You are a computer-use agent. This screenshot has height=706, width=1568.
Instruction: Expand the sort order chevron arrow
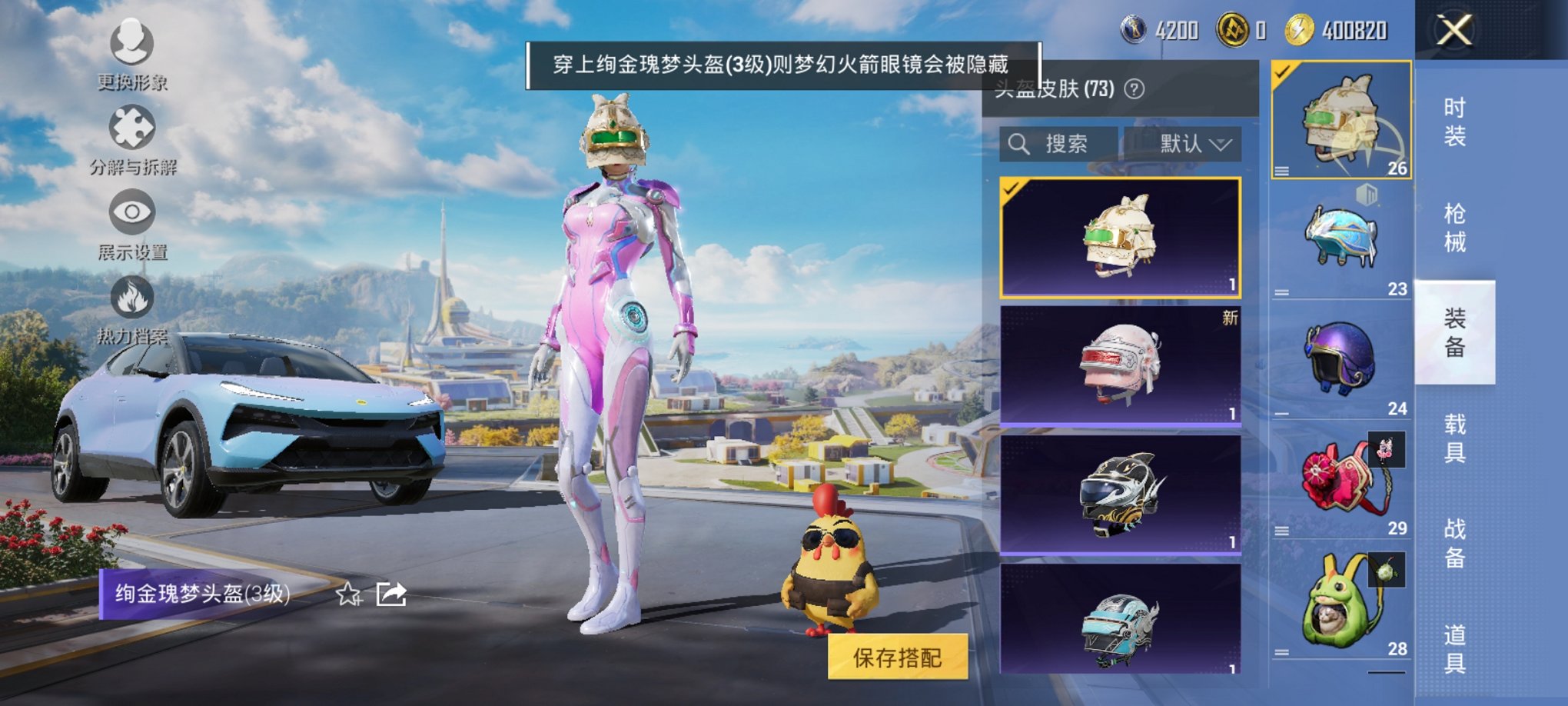tap(1220, 144)
